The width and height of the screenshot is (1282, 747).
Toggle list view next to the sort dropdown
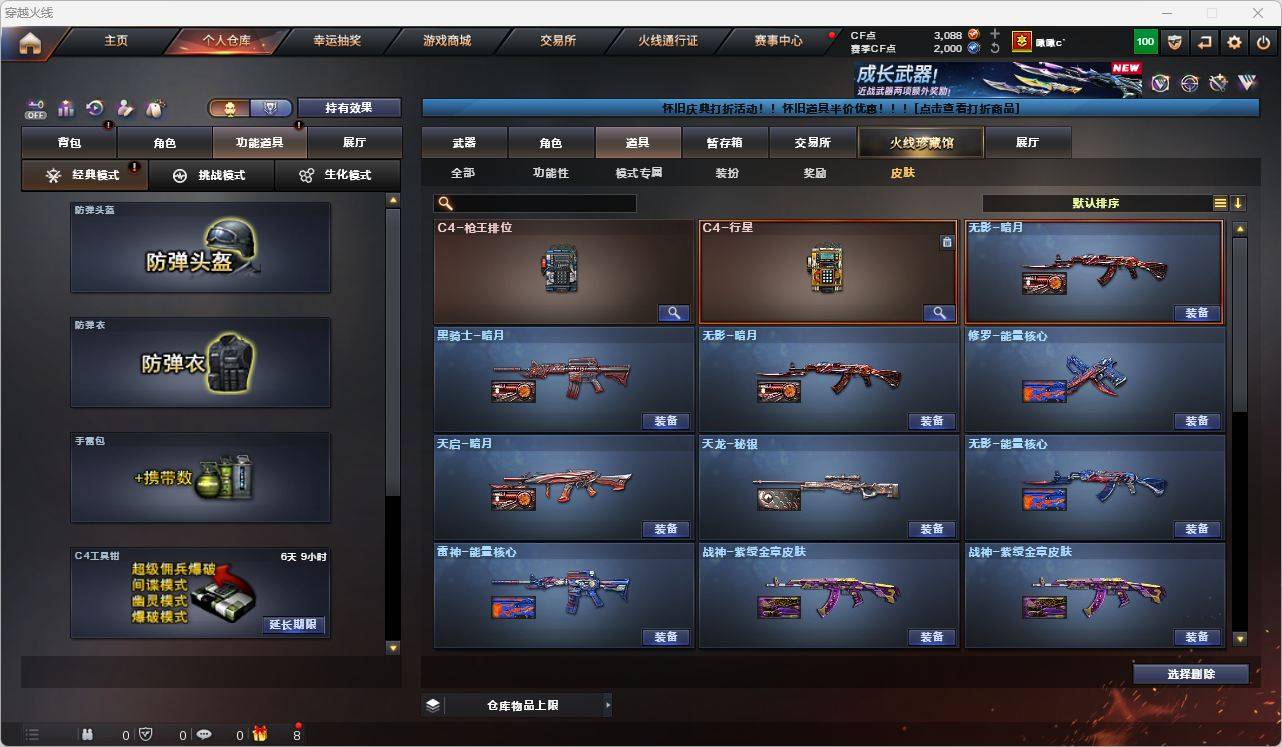point(1221,202)
